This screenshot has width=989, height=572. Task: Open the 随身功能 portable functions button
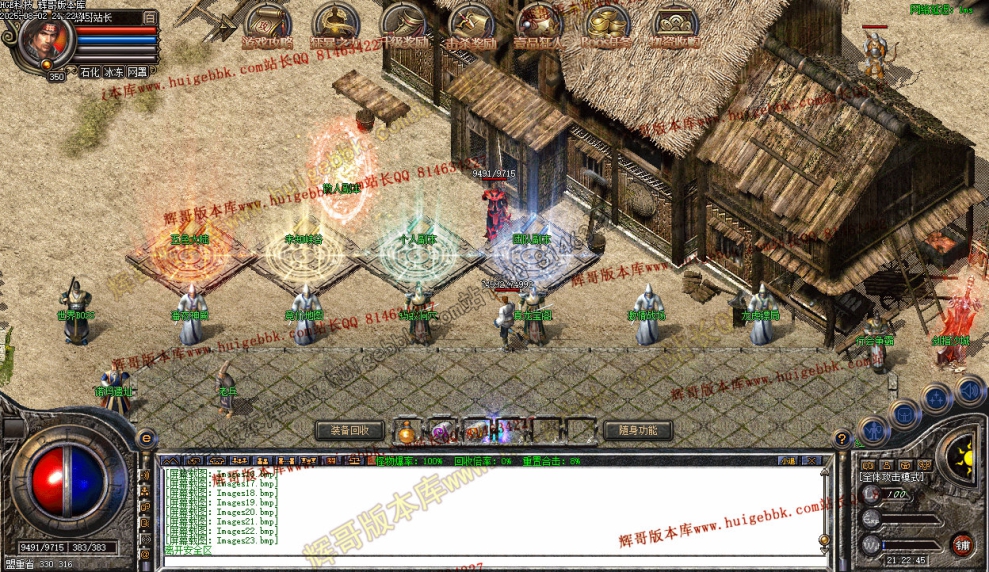coord(637,430)
